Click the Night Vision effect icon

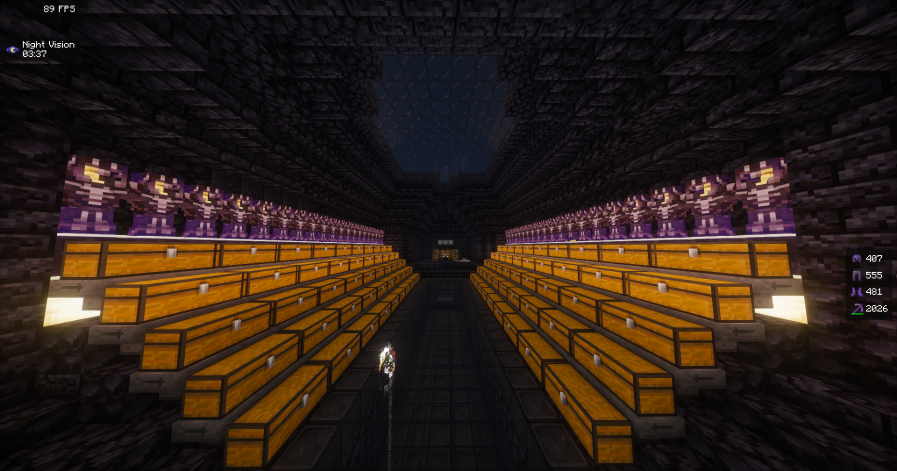tap(12, 48)
